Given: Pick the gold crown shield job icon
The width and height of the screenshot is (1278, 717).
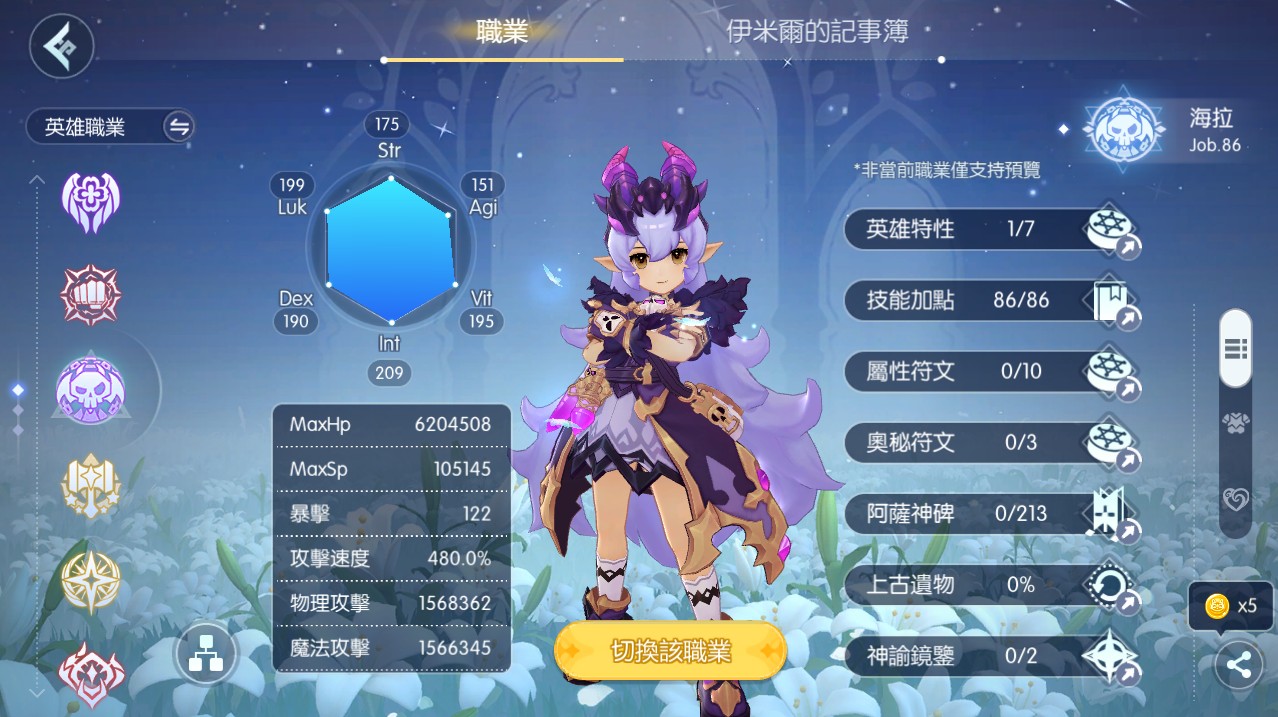Looking at the screenshot, I should pos(90,487).
